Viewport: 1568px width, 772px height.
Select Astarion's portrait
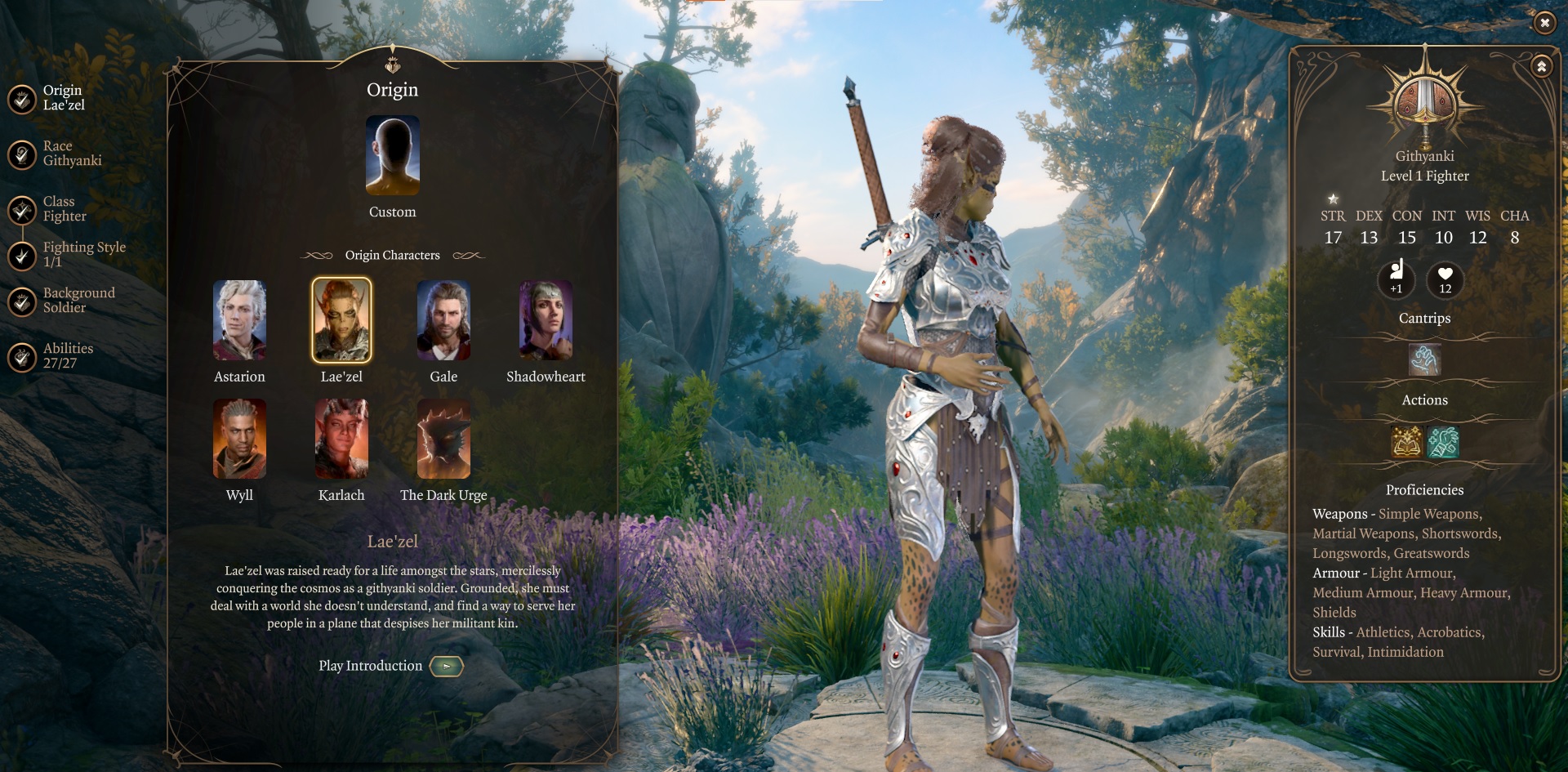pyautogui.click(x=239, y=320)
